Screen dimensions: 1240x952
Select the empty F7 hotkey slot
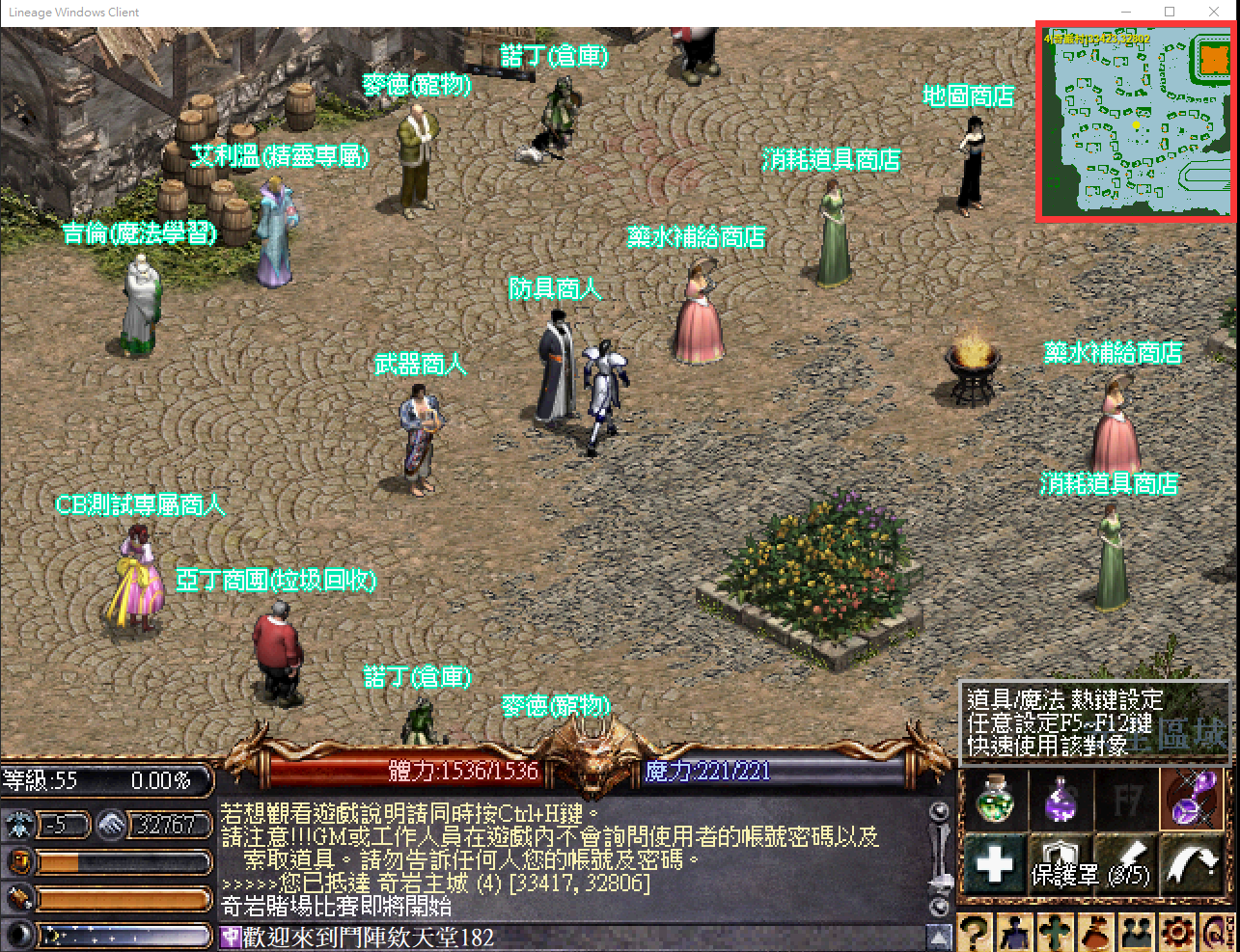[1127, 798]
